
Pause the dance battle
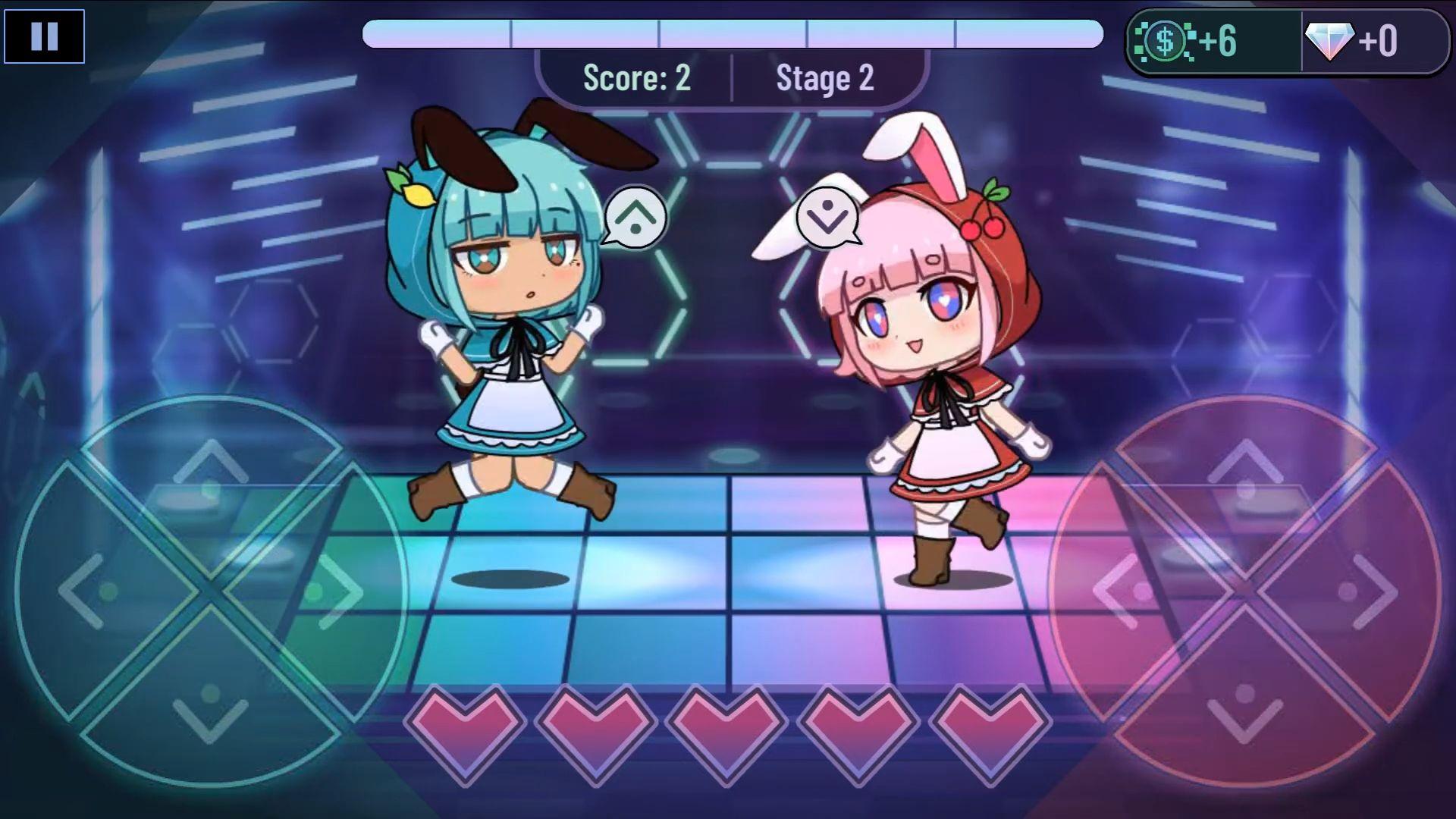45,36
